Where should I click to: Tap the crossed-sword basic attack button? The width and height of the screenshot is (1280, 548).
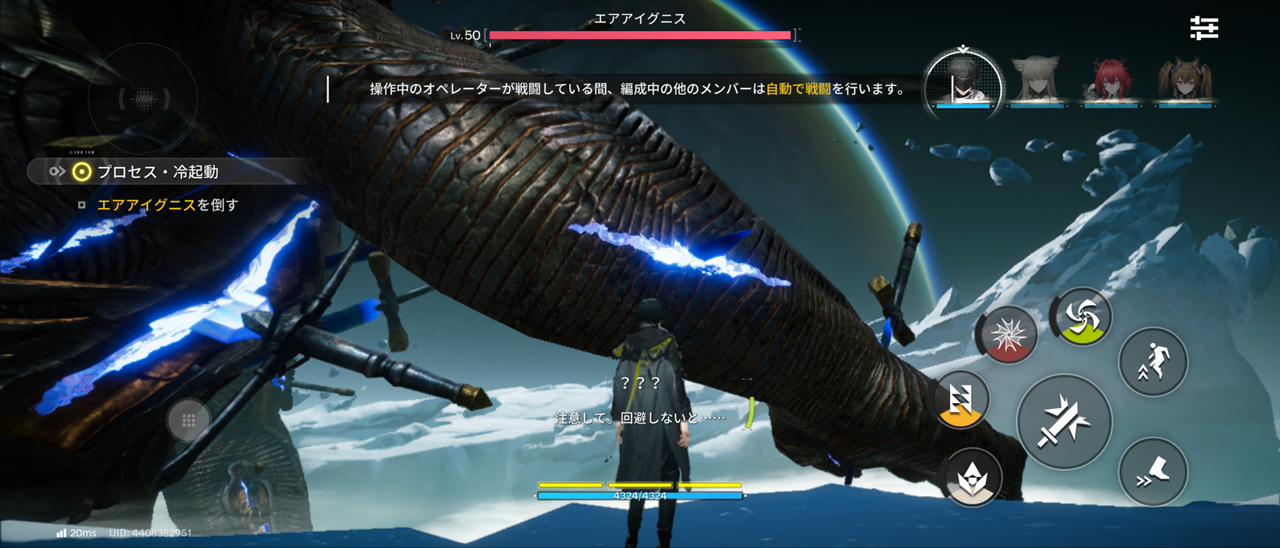click(1064, 421)
